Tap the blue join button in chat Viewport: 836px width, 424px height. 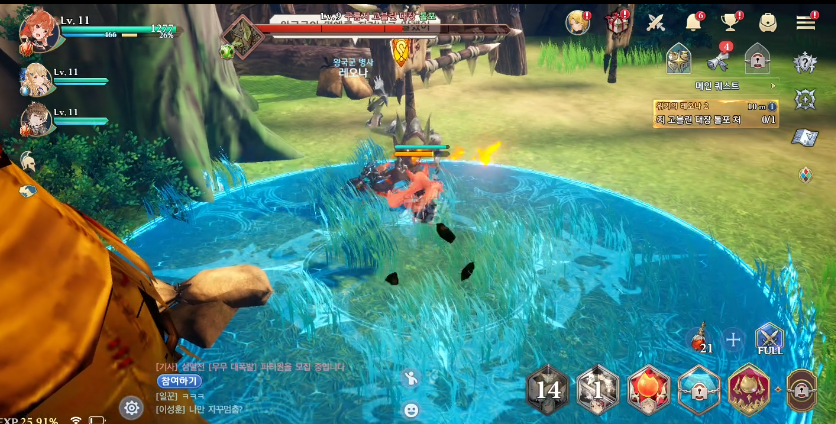pyautogui.click(x=178, y=381)
